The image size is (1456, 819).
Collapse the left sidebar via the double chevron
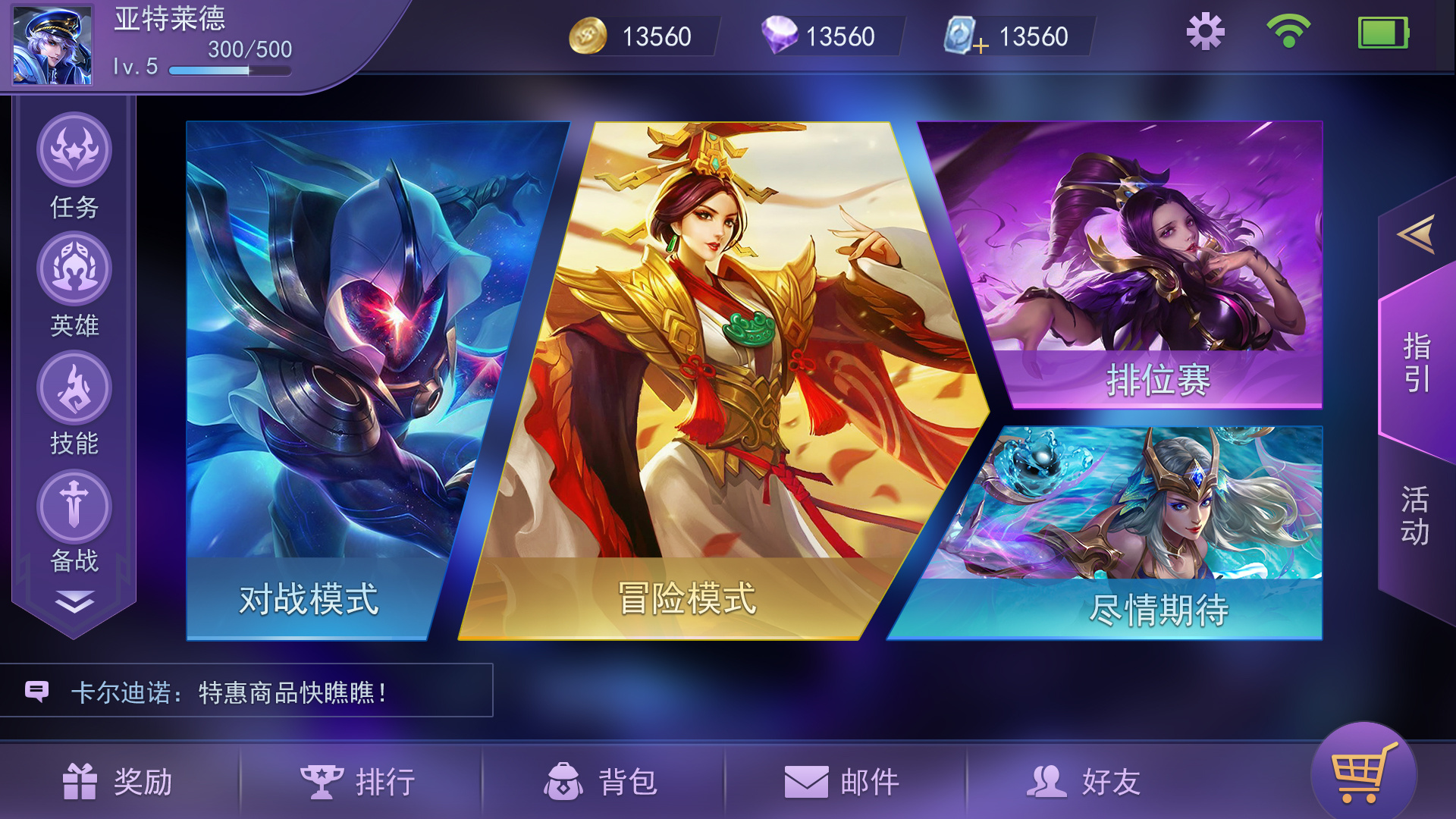coord(74,601)
